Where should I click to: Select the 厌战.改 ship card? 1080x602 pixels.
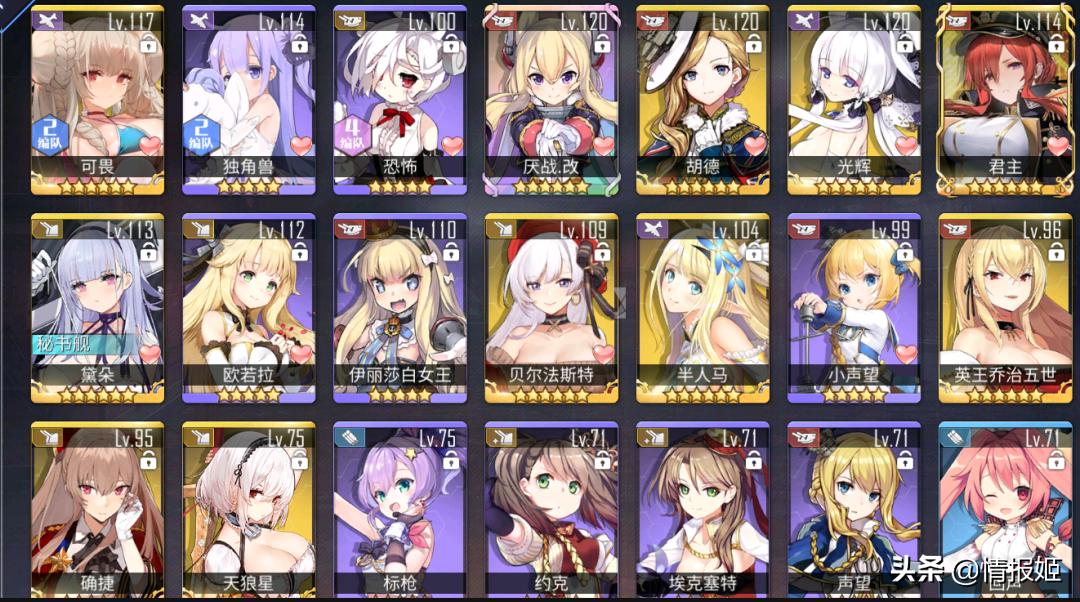551,98
